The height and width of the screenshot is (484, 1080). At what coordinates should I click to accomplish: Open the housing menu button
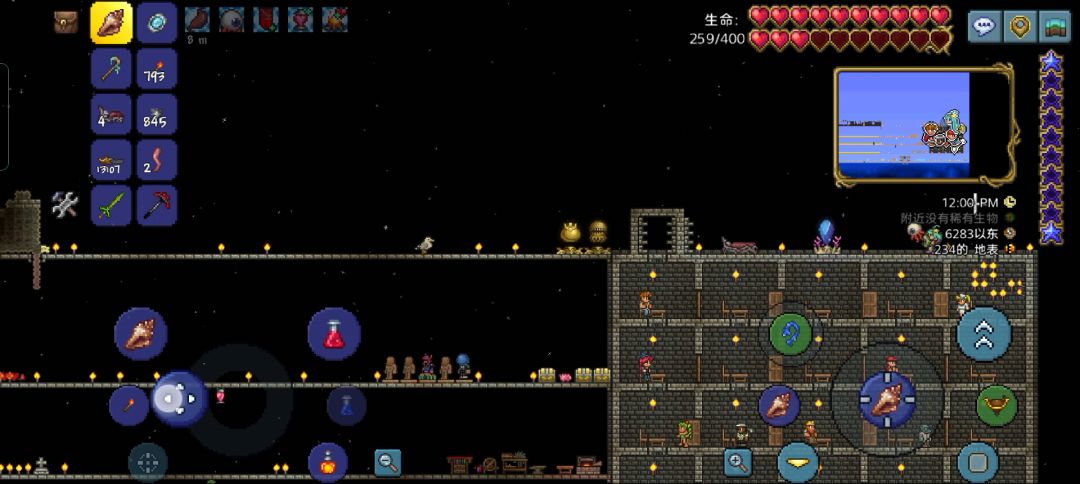pyautogui.click(x=1054, y=26)
